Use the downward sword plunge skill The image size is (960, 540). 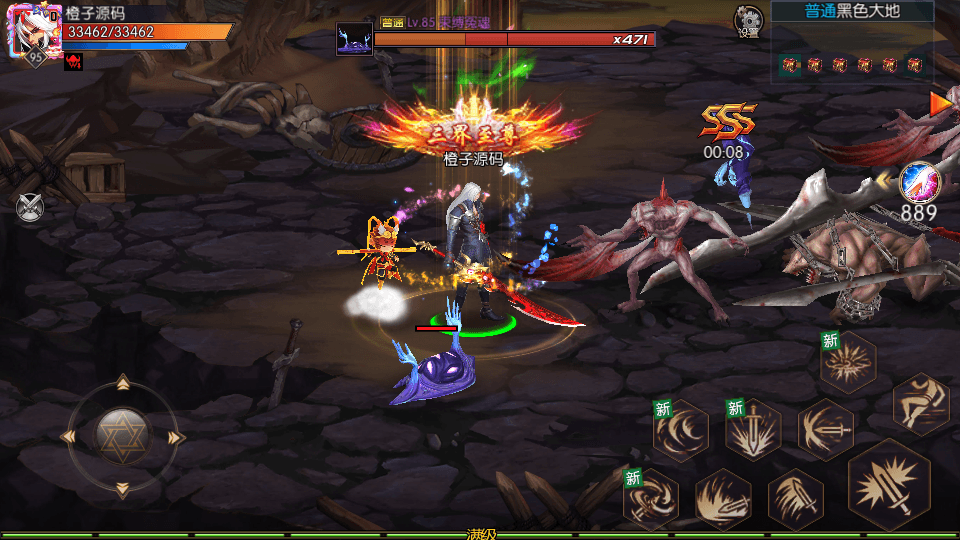tap(753, 431)
